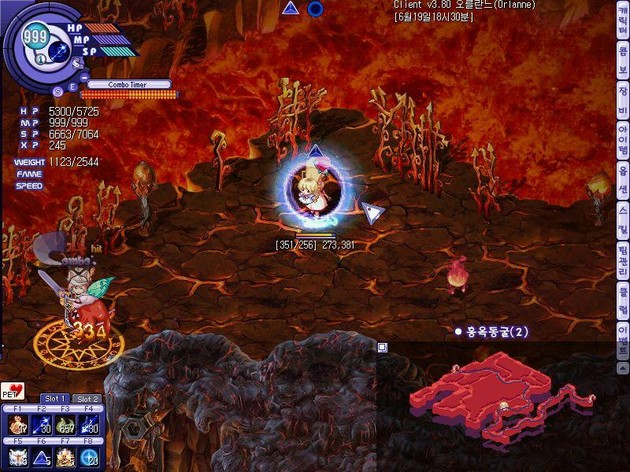Open the 이벤트 (Event) side tab
This screenshot has height=472, width=630.
click(x=623, y=335)
